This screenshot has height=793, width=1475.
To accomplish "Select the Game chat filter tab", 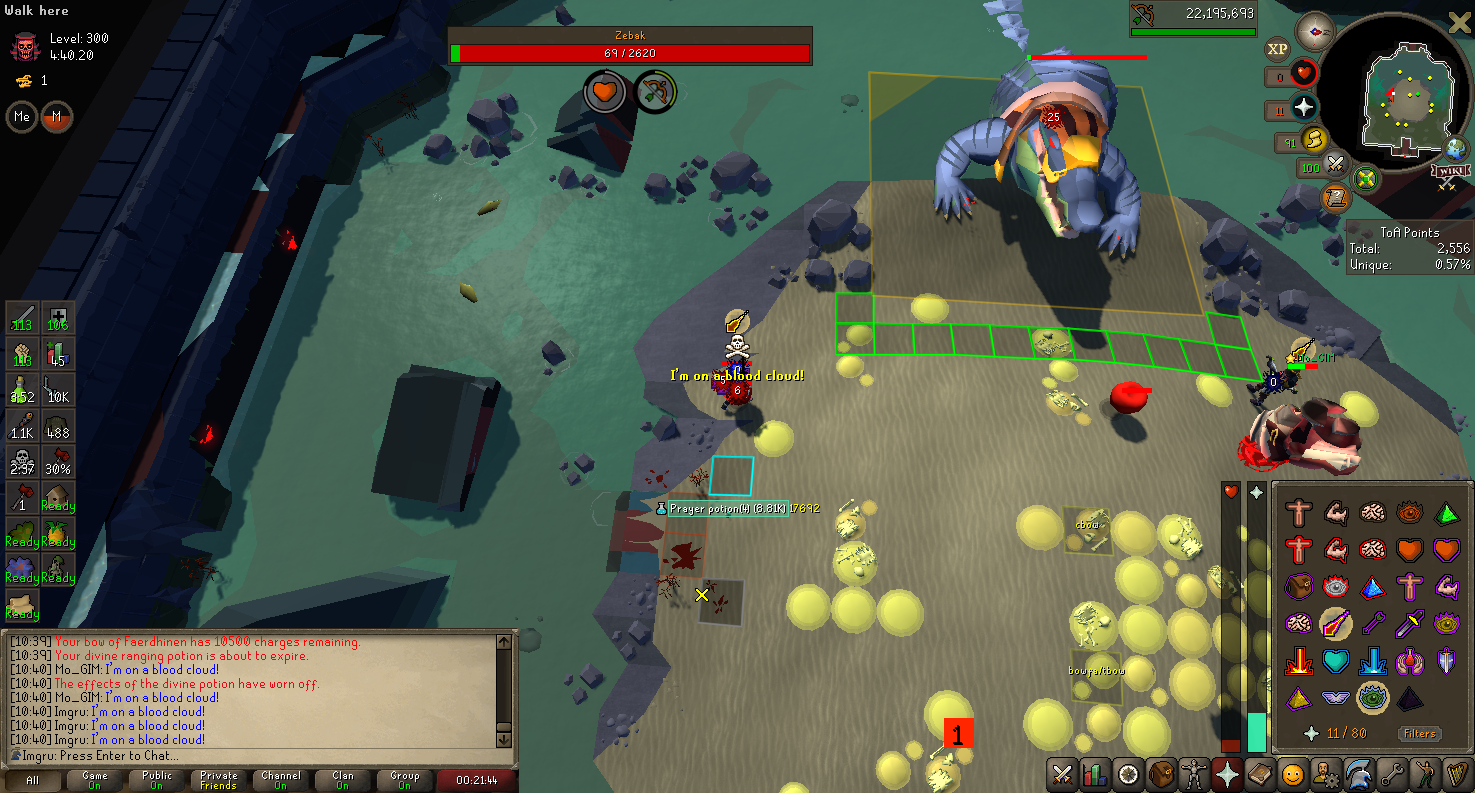I will pos(95,780).
